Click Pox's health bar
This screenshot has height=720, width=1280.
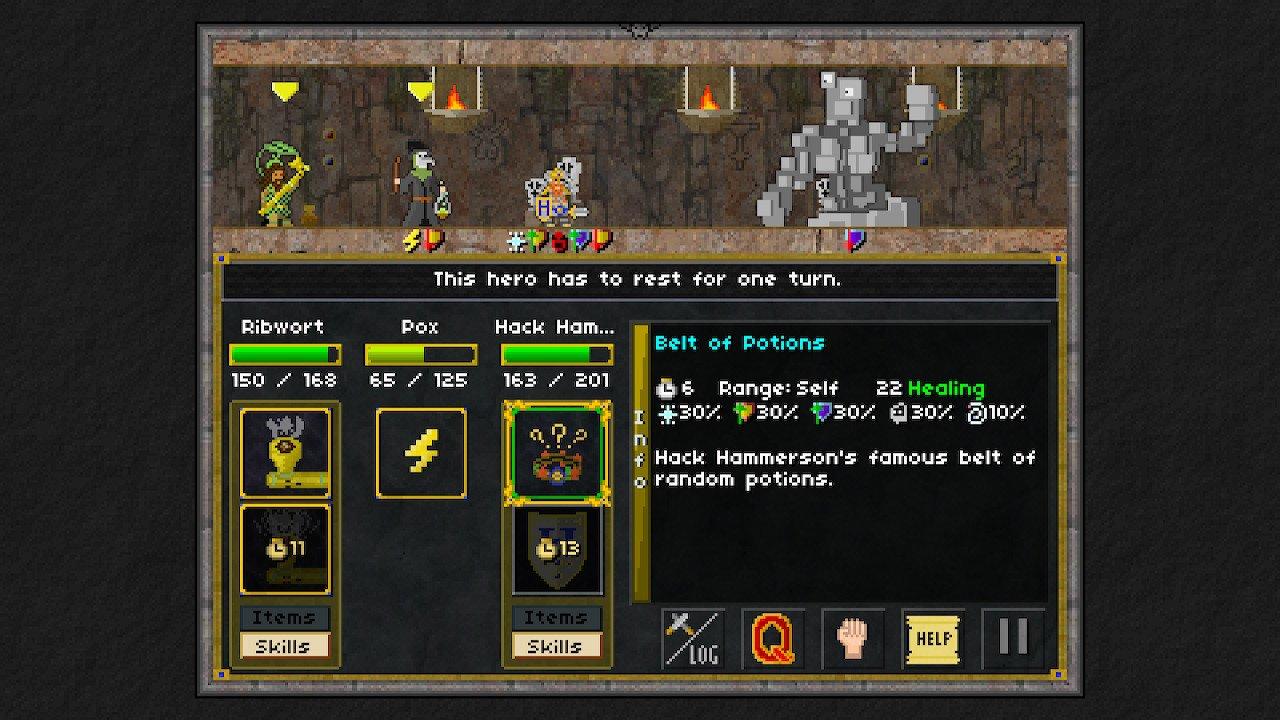pos(420,353)
